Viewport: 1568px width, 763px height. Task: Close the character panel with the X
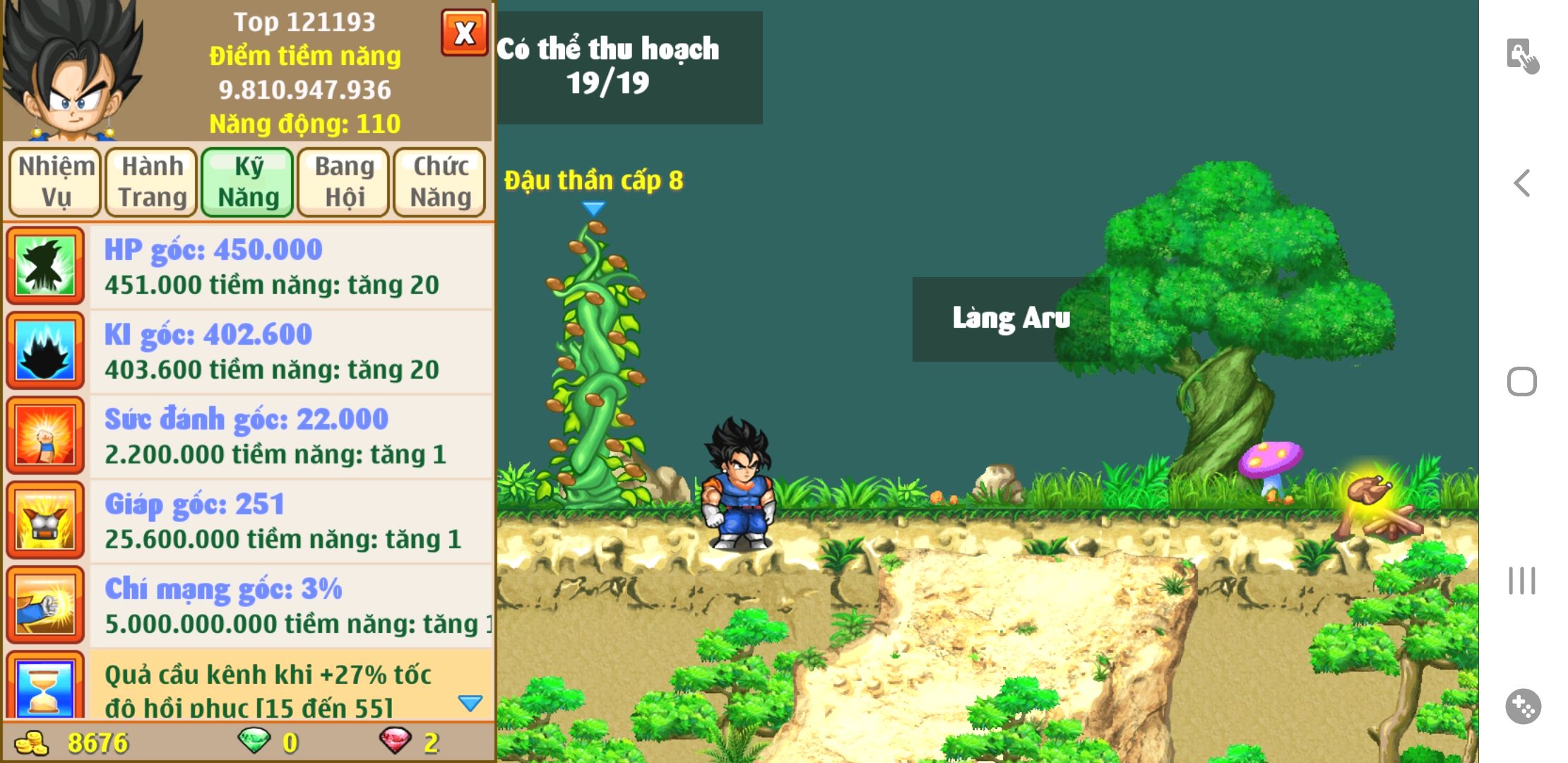click(x=464, y=33)
